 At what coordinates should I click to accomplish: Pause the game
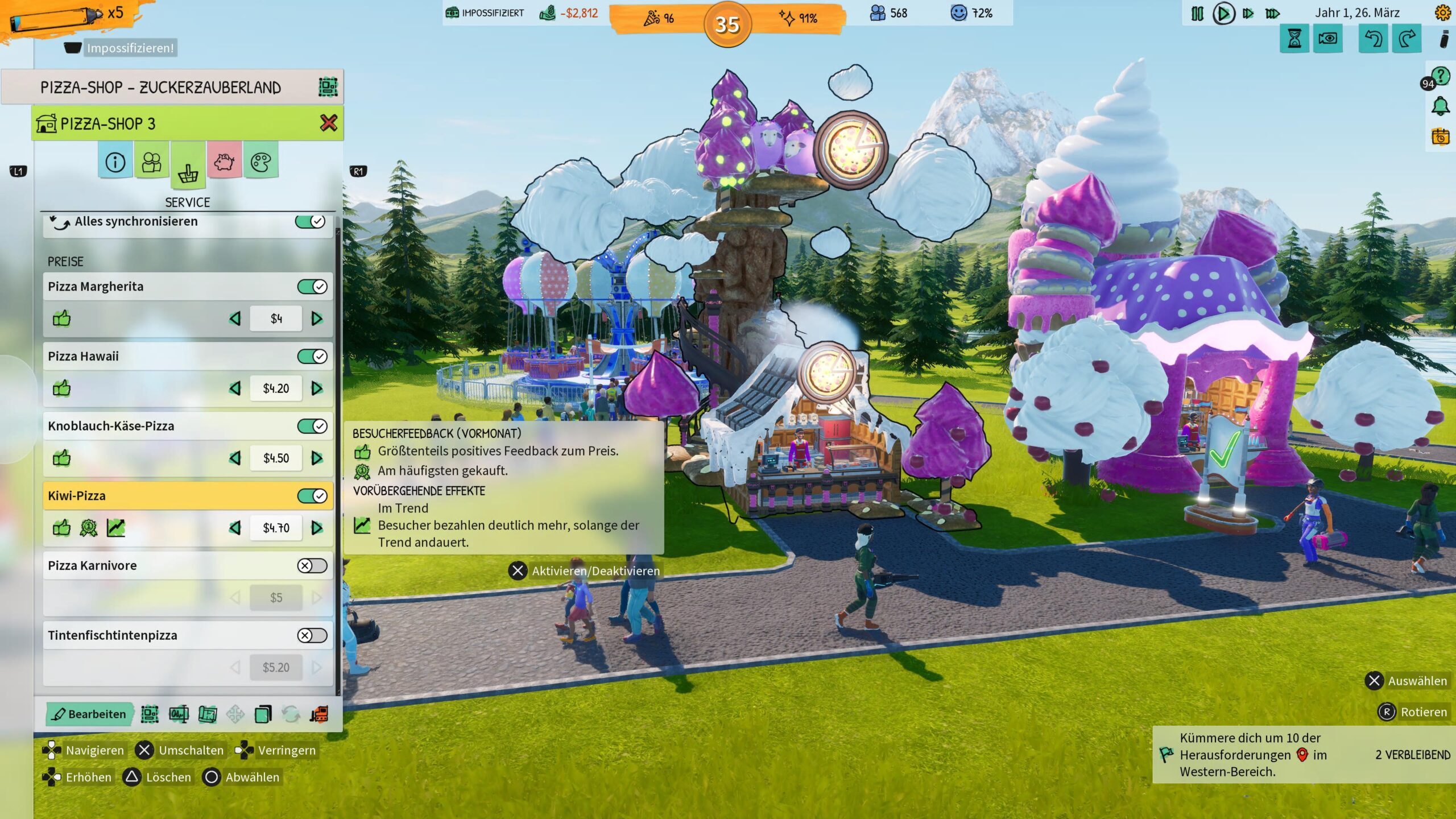coord(1197,14)
